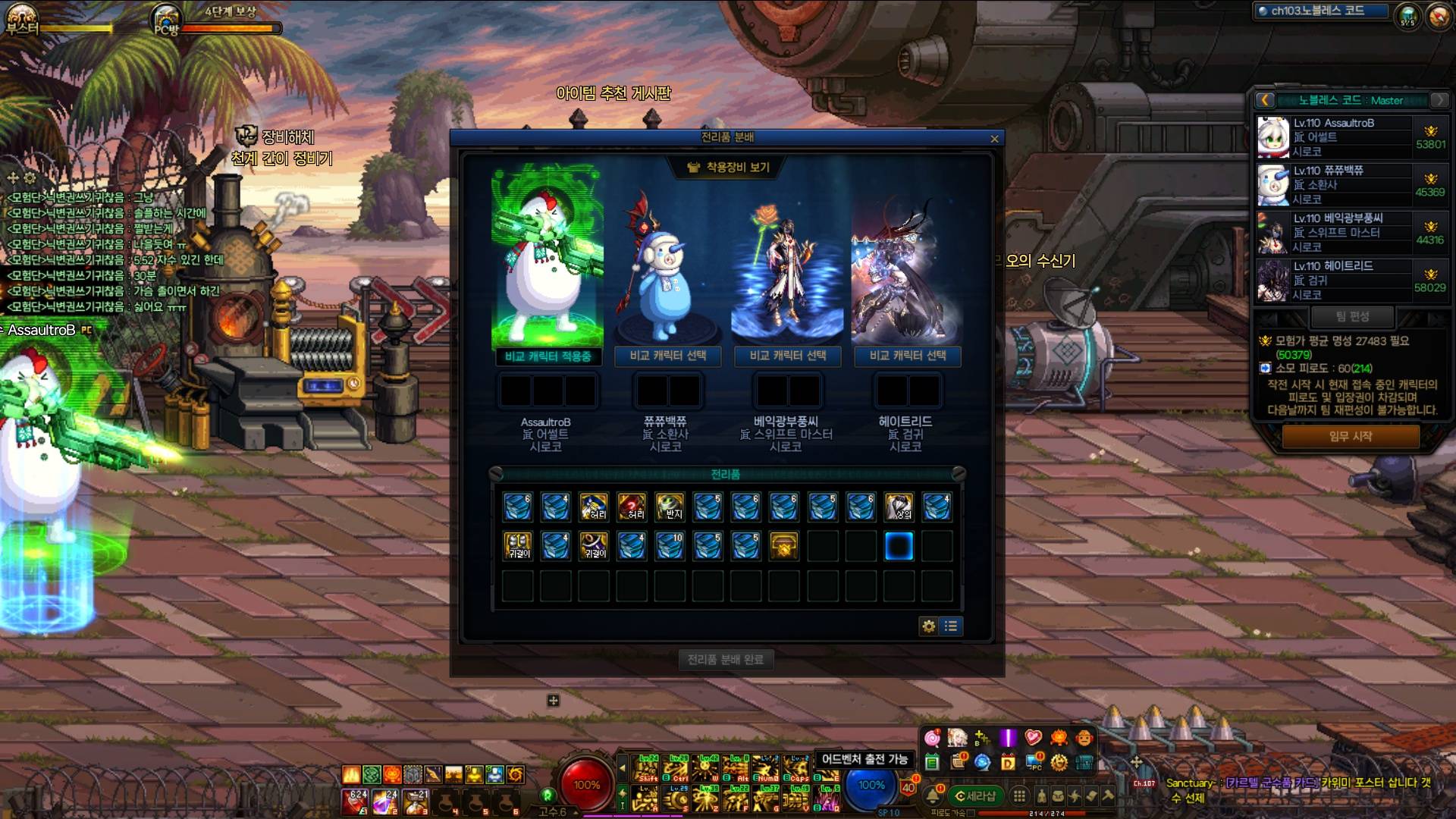Switch loot display to list view
The height and width of the screenshot is (819, 1456).
coord(951,626)
